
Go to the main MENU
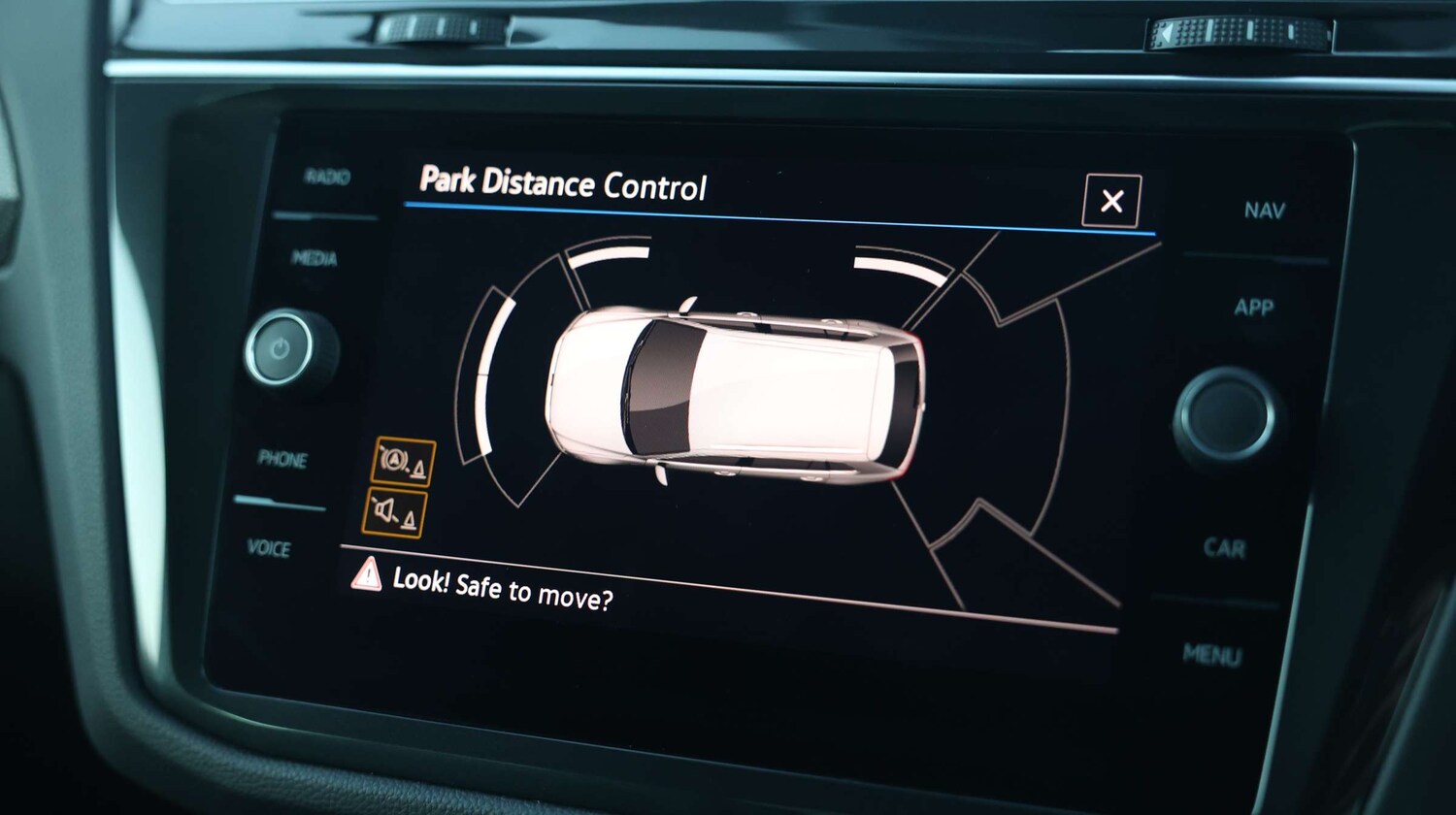coord(1211,655)
